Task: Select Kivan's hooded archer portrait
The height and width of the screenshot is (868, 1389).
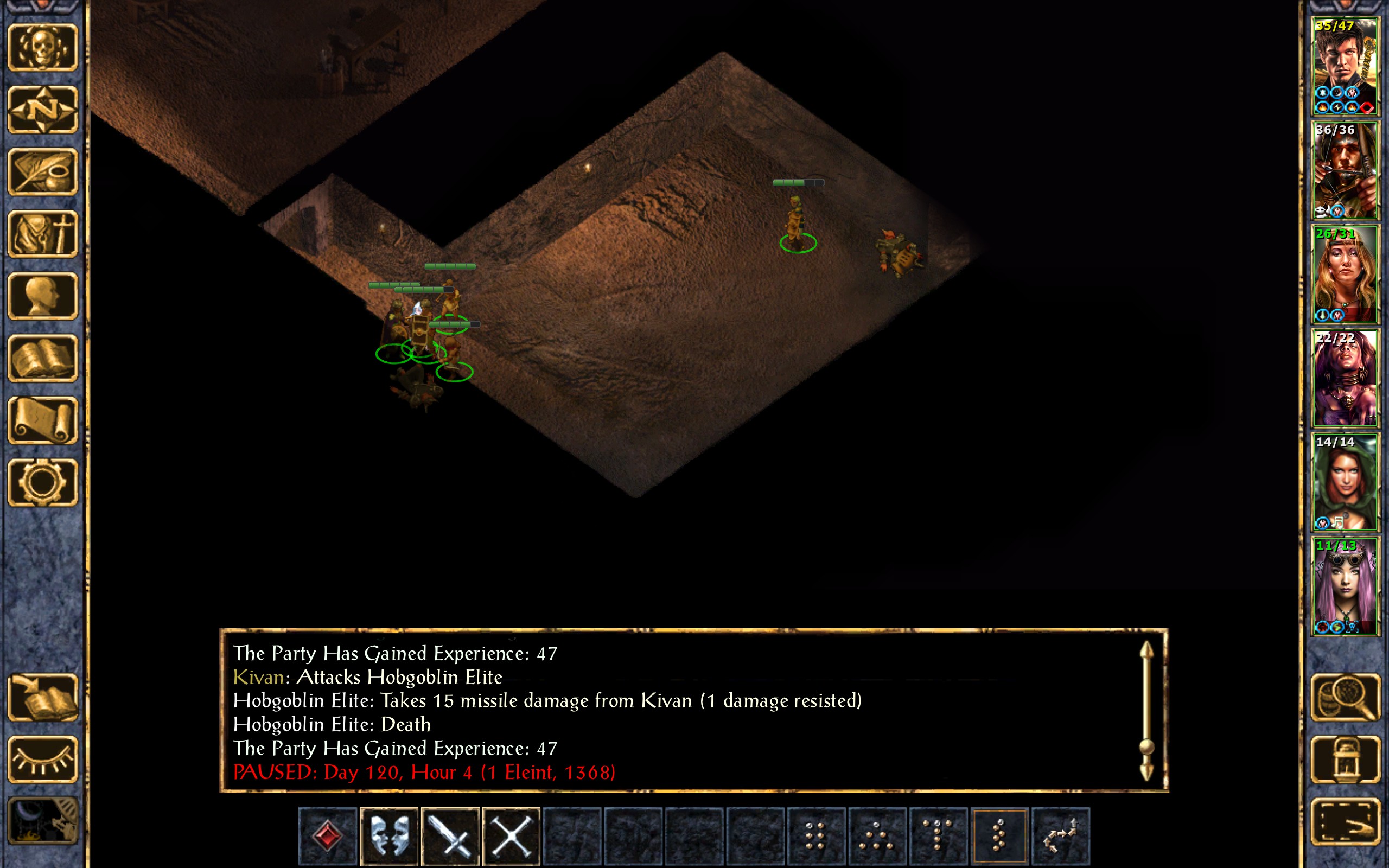Action: tap(1344, 170)
